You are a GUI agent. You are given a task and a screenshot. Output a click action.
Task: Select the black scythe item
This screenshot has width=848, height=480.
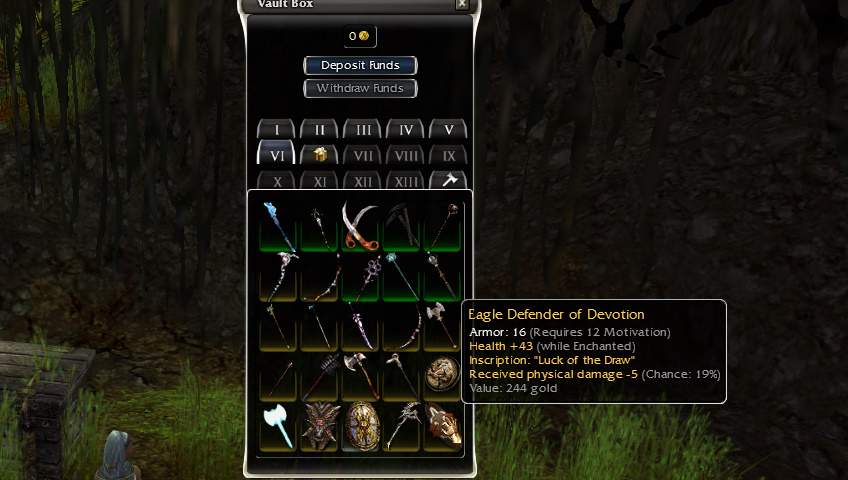click(402, 224)
